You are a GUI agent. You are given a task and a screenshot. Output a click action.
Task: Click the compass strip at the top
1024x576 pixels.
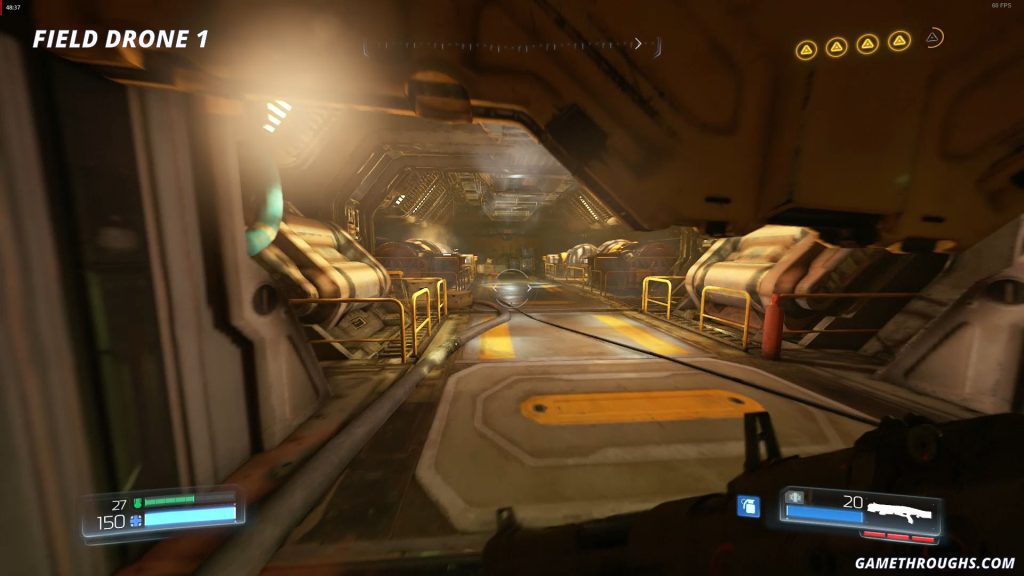pos(512,45)
